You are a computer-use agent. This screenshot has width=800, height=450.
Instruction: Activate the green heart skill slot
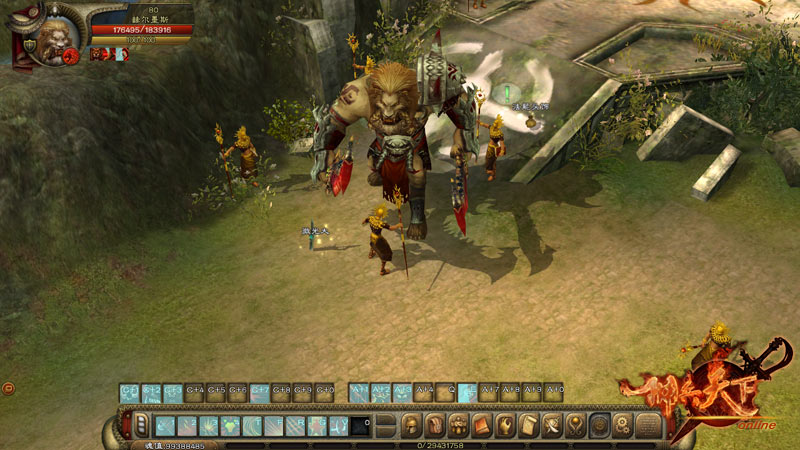tap(230, 427)
